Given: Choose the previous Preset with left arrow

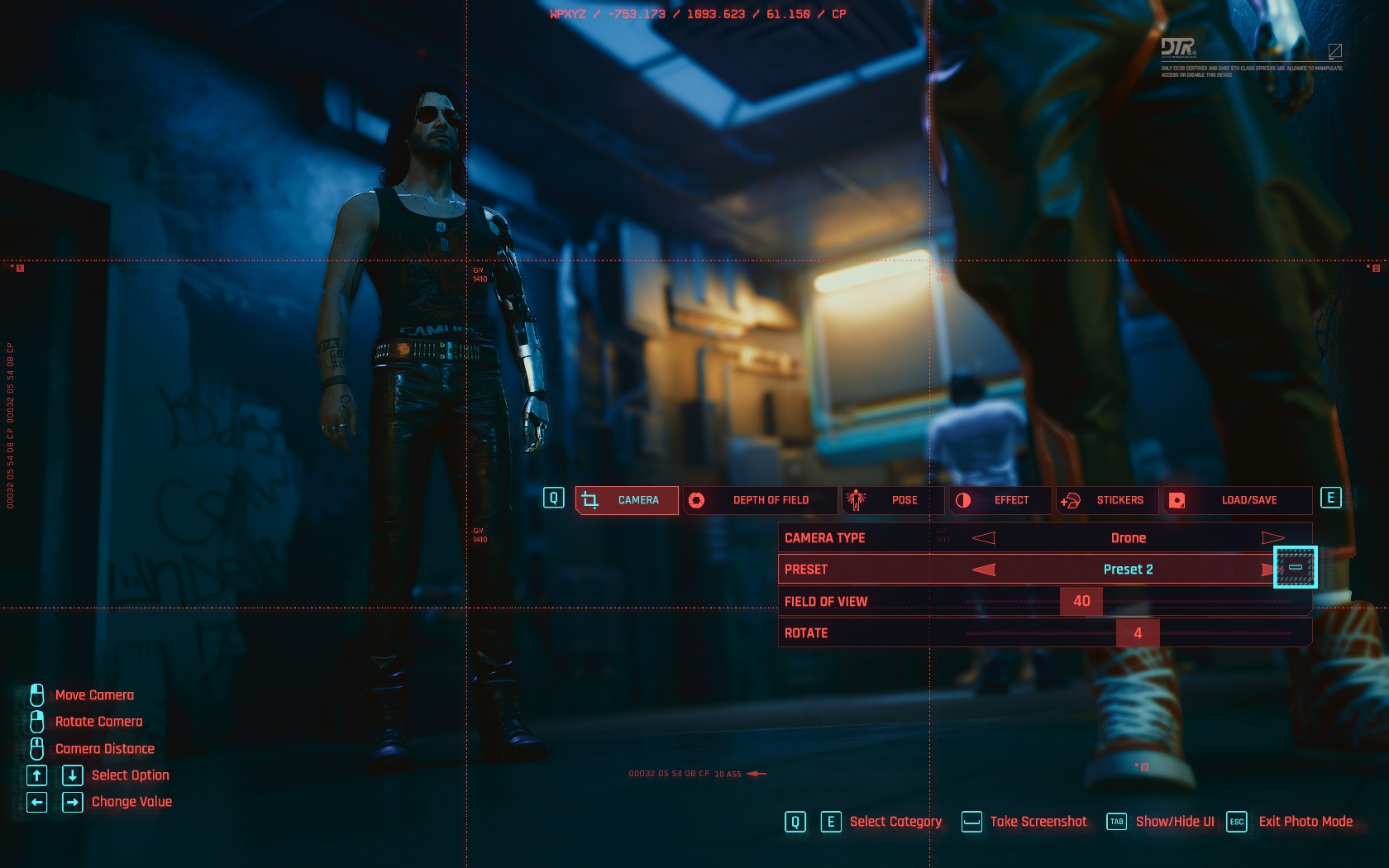Looking at the screenshot, I should click(984, 570).
